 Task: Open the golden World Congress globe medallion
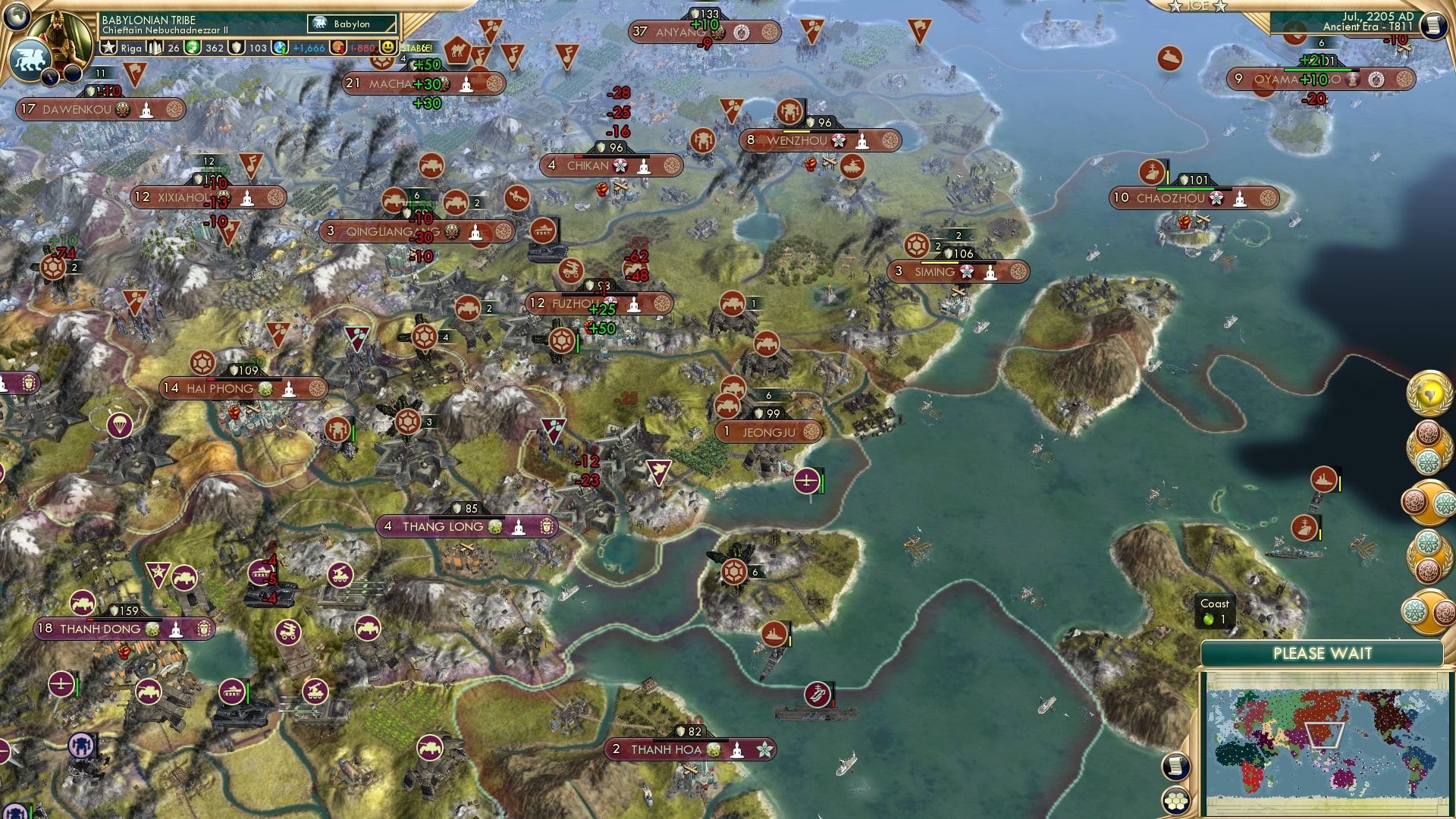(1430, 391)
